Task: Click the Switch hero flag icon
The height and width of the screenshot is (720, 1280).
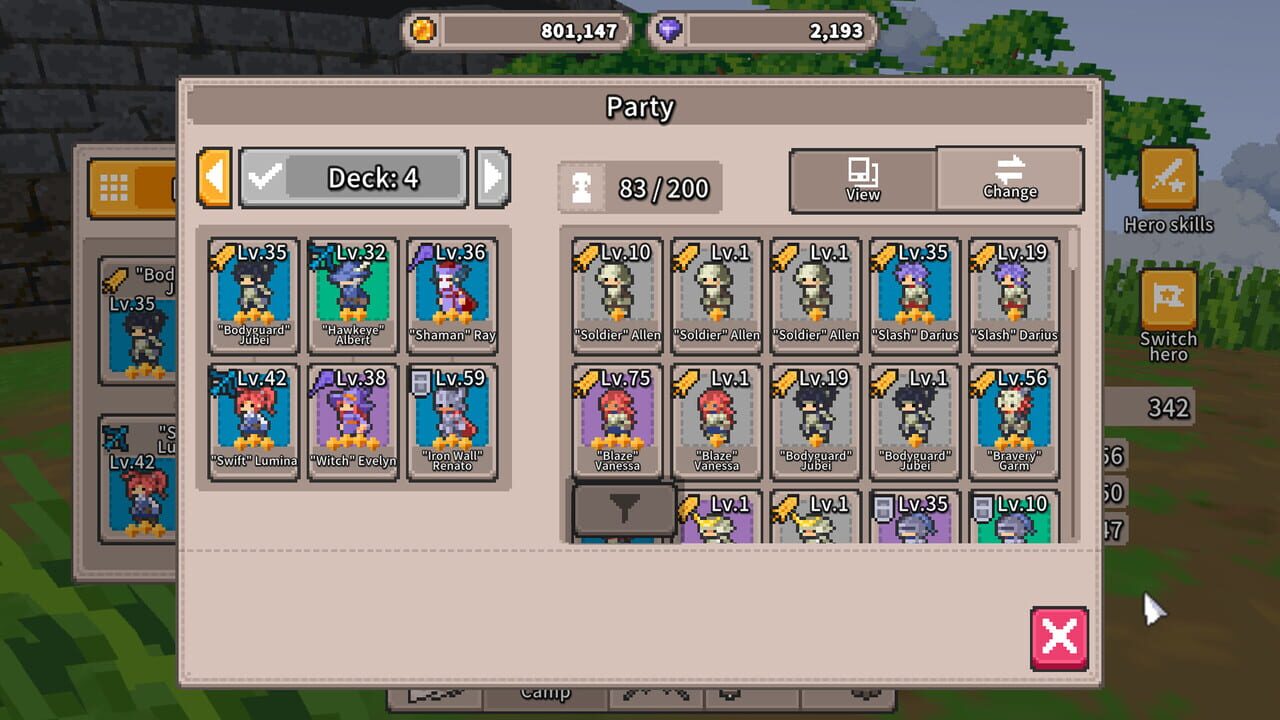Action: tap(1166, 300)
